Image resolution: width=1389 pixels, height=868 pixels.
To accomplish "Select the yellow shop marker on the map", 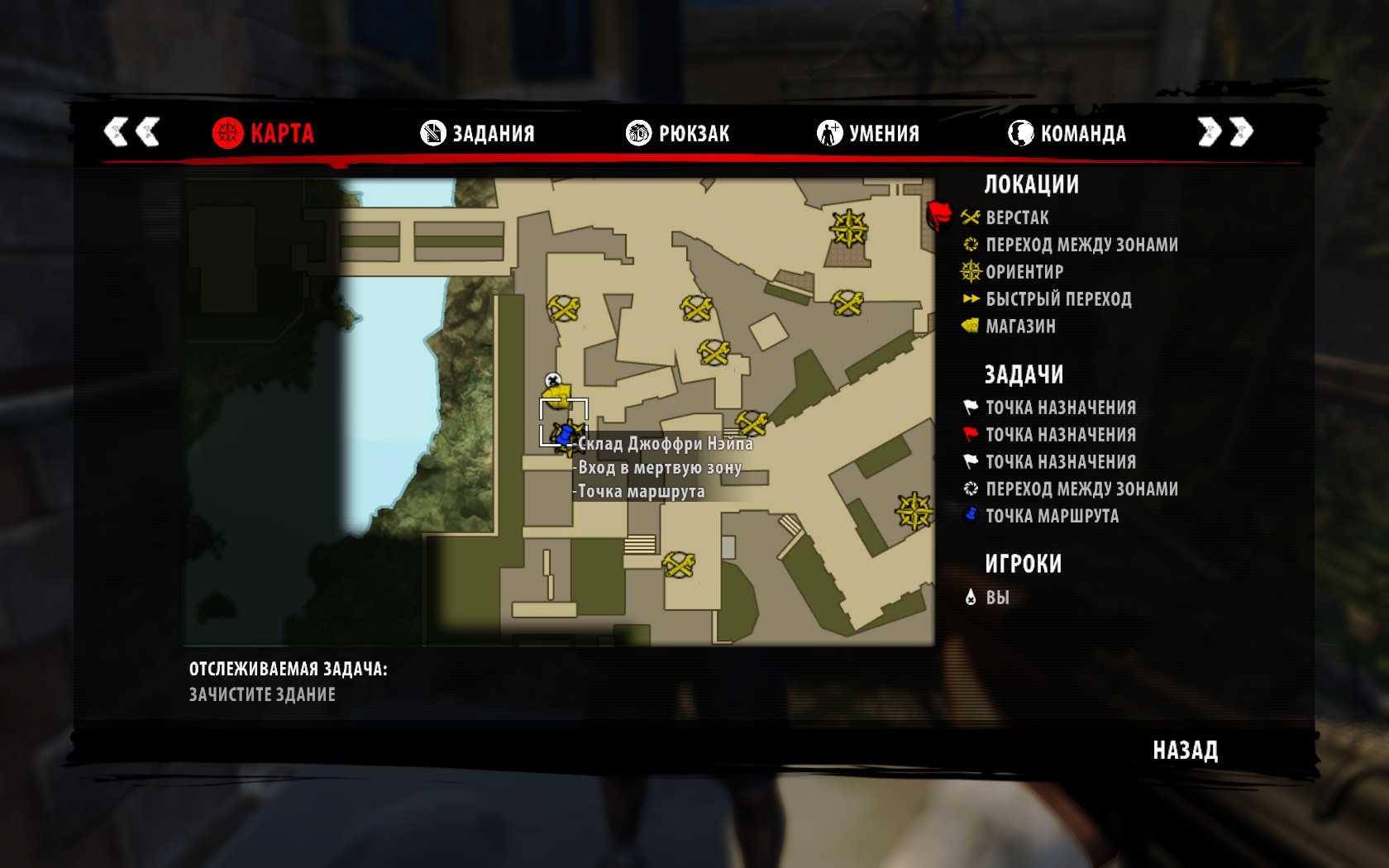I will pyautogui.click(x=559, y=396).
